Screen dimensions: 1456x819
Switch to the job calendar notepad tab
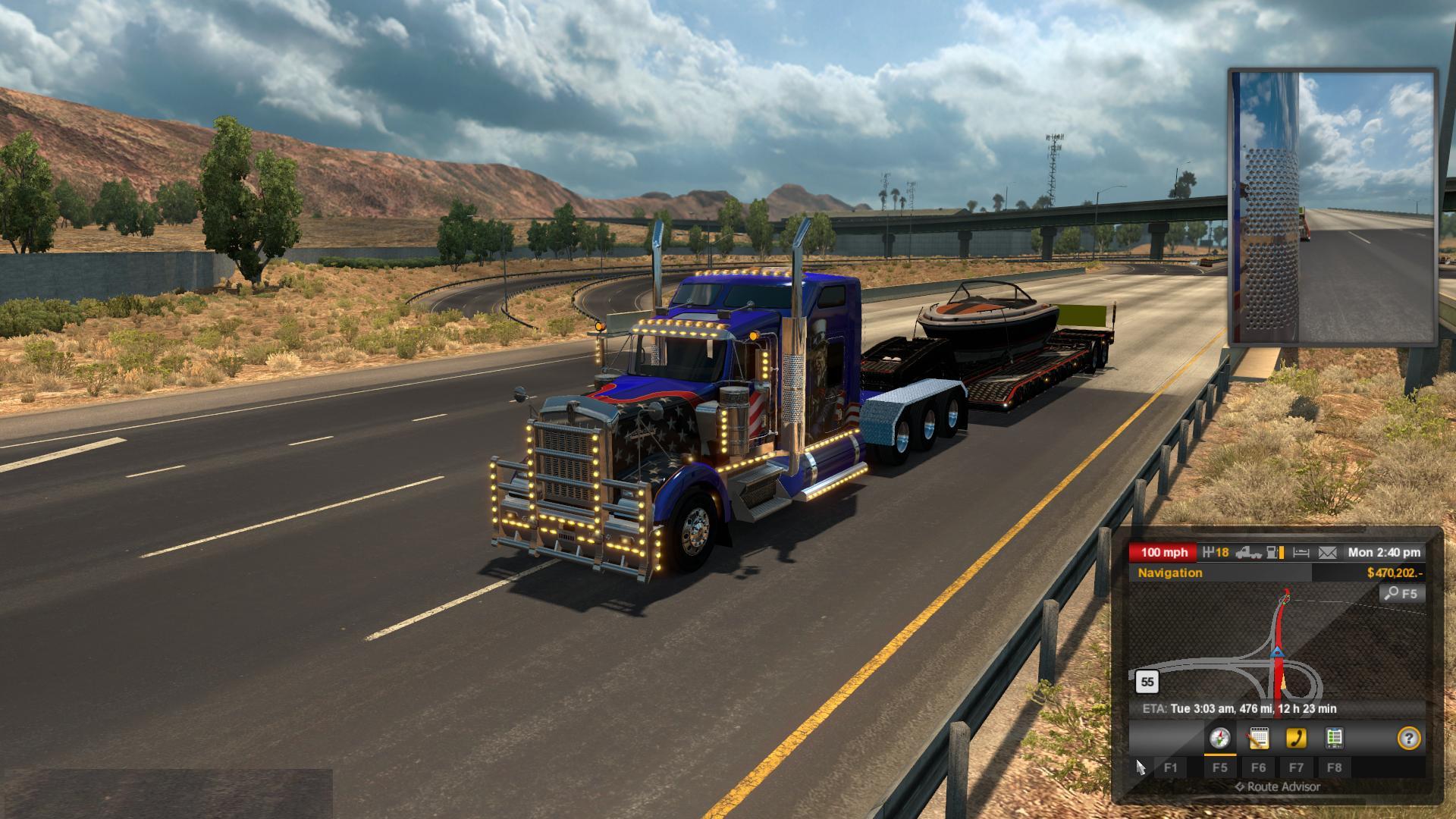point(1258,738)
